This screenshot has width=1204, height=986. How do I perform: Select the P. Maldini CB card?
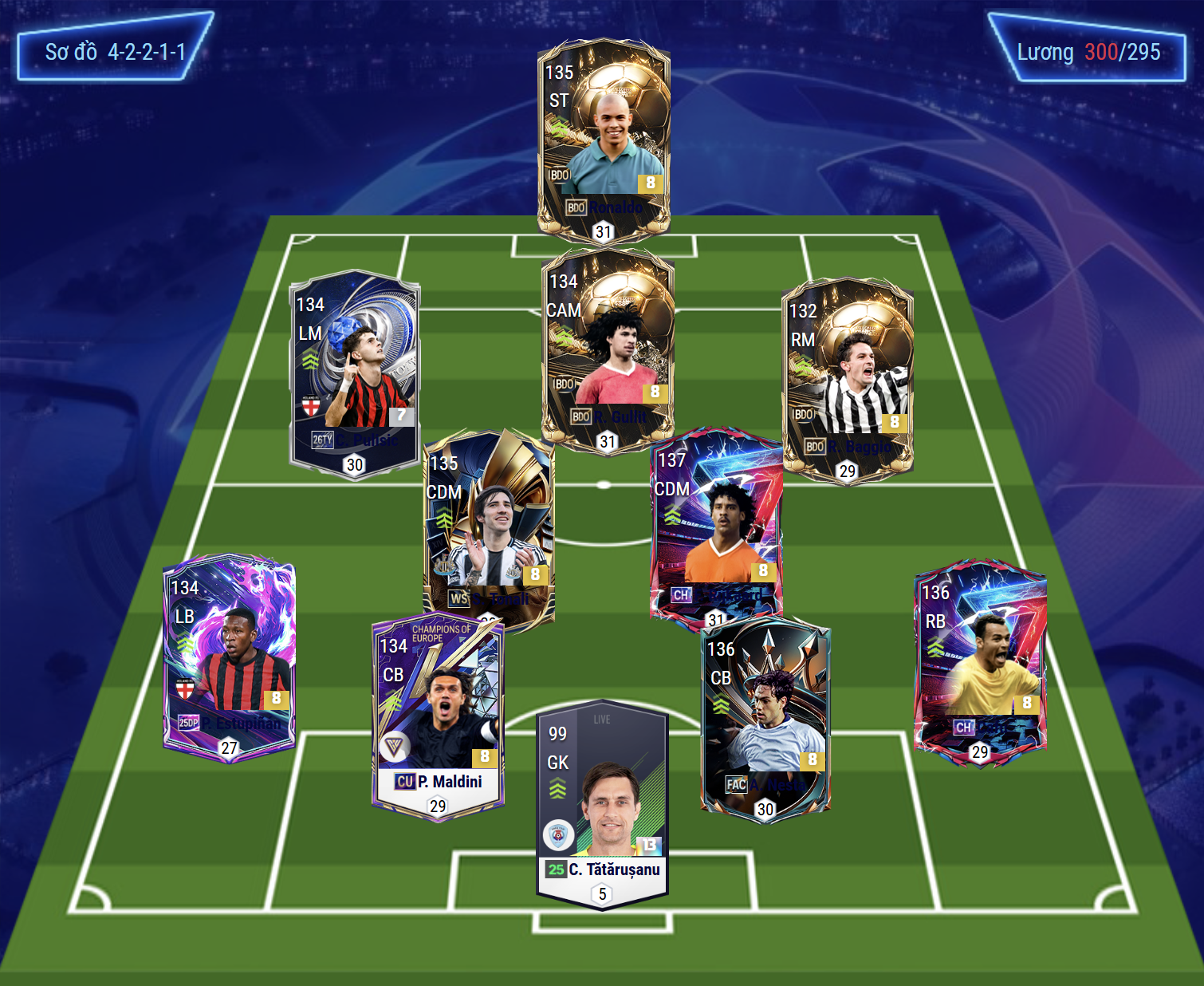tap(438, 714)
